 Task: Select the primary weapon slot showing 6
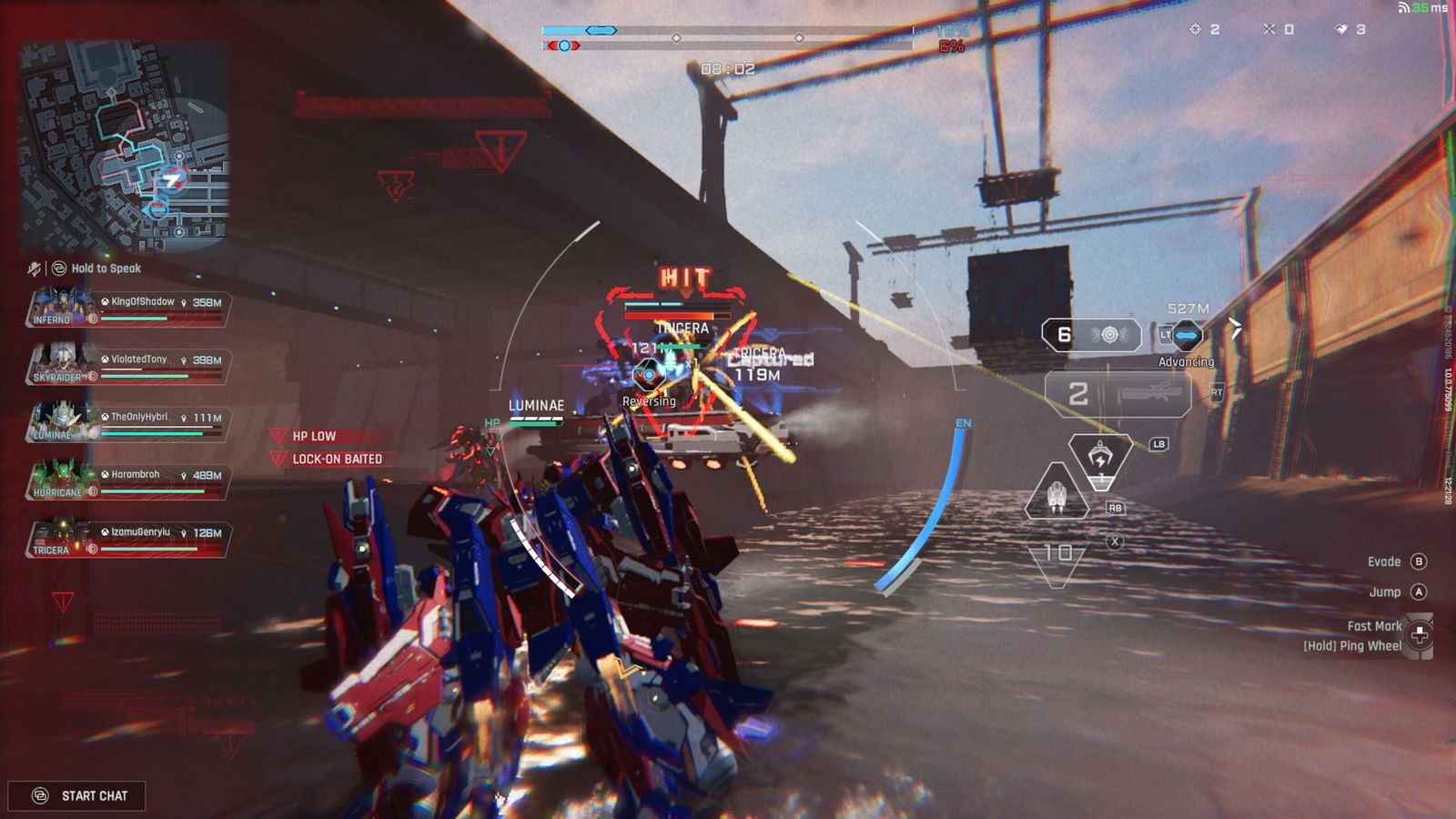1091,335
